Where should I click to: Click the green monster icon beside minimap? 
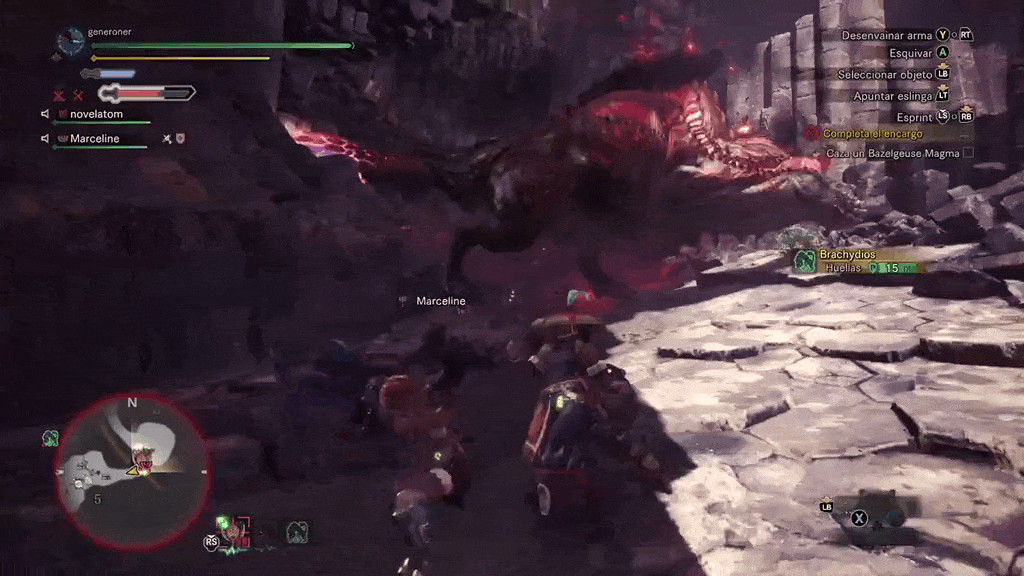[x=50, y=438]
